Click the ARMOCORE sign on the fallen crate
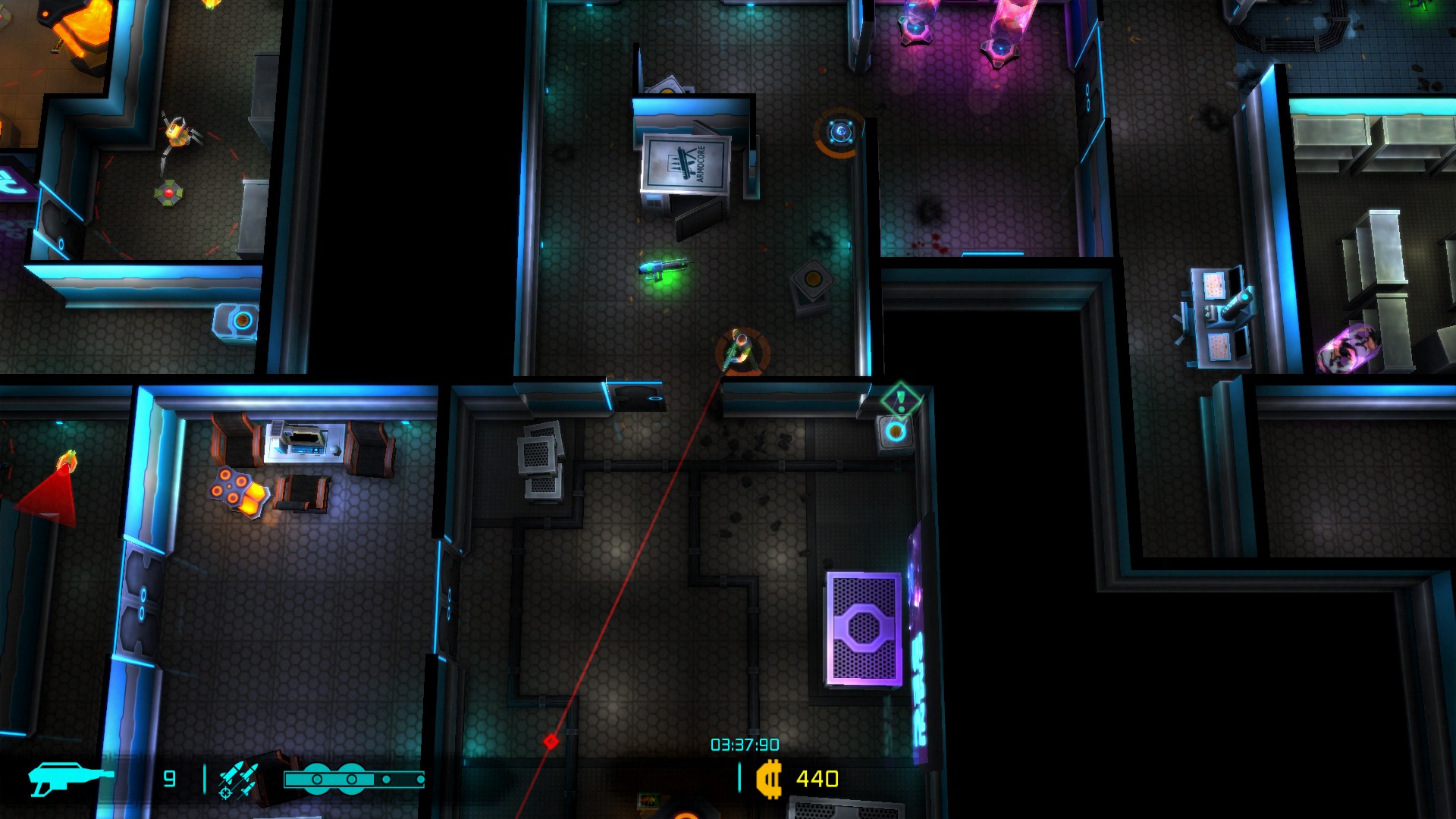 click(686, 162)
